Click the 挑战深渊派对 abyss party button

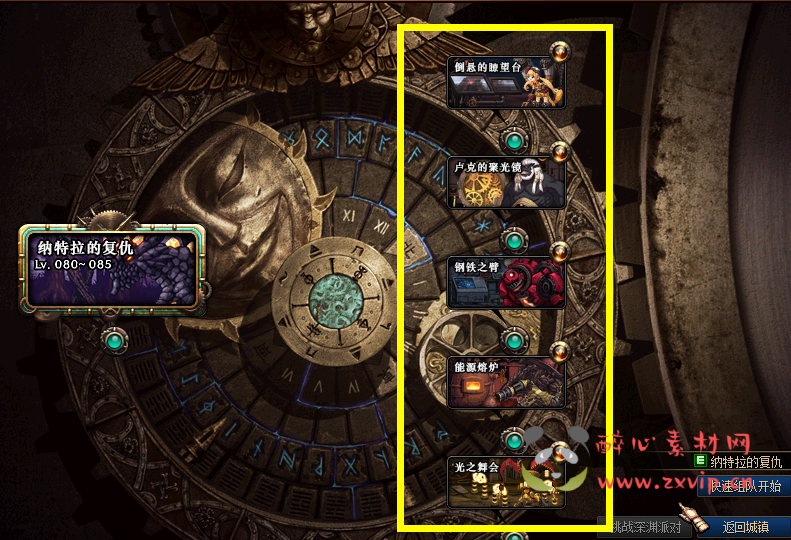coord(646,527)
